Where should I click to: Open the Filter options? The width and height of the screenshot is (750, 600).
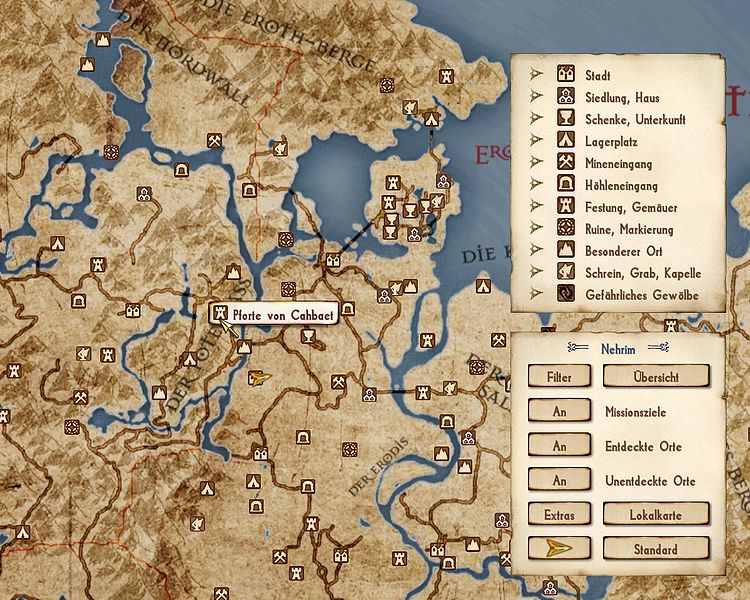pyautogui.click(x=559, y=377)
